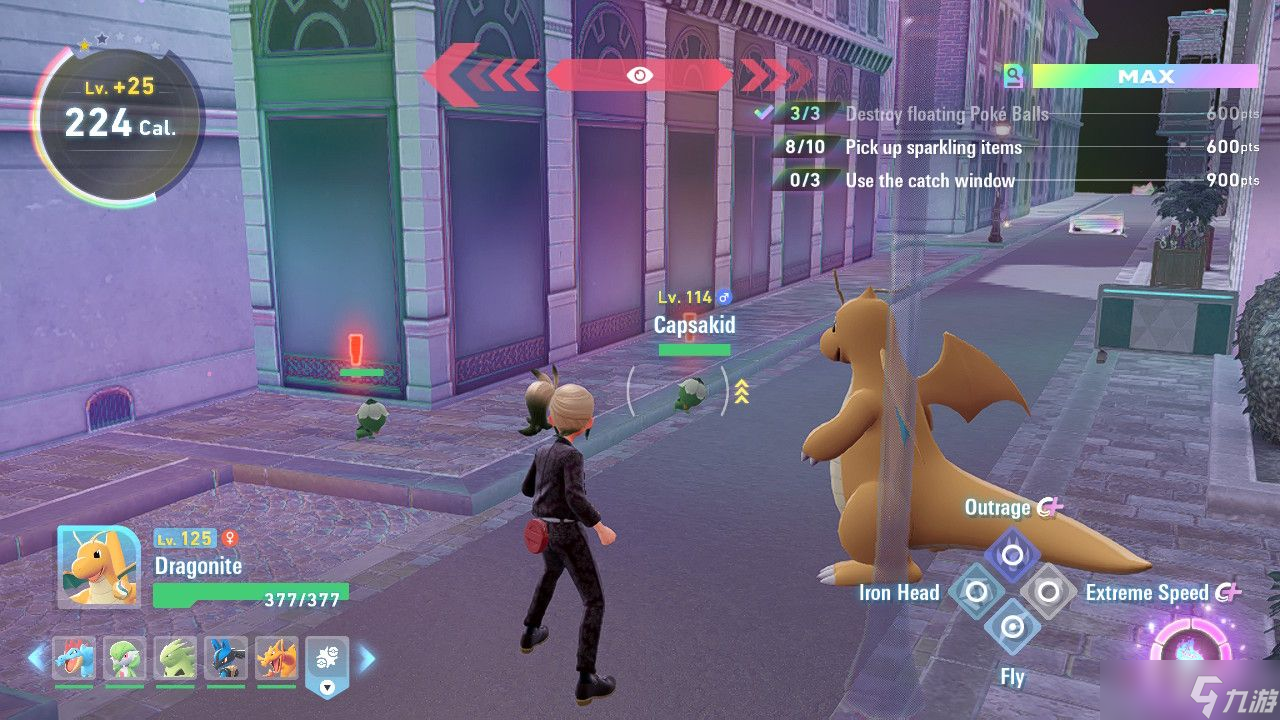The width and height of the screenshot is (1280, 720).
Task: Select Dragonite's active portrait
Action: pyautogui.click(x=98, y=567)
